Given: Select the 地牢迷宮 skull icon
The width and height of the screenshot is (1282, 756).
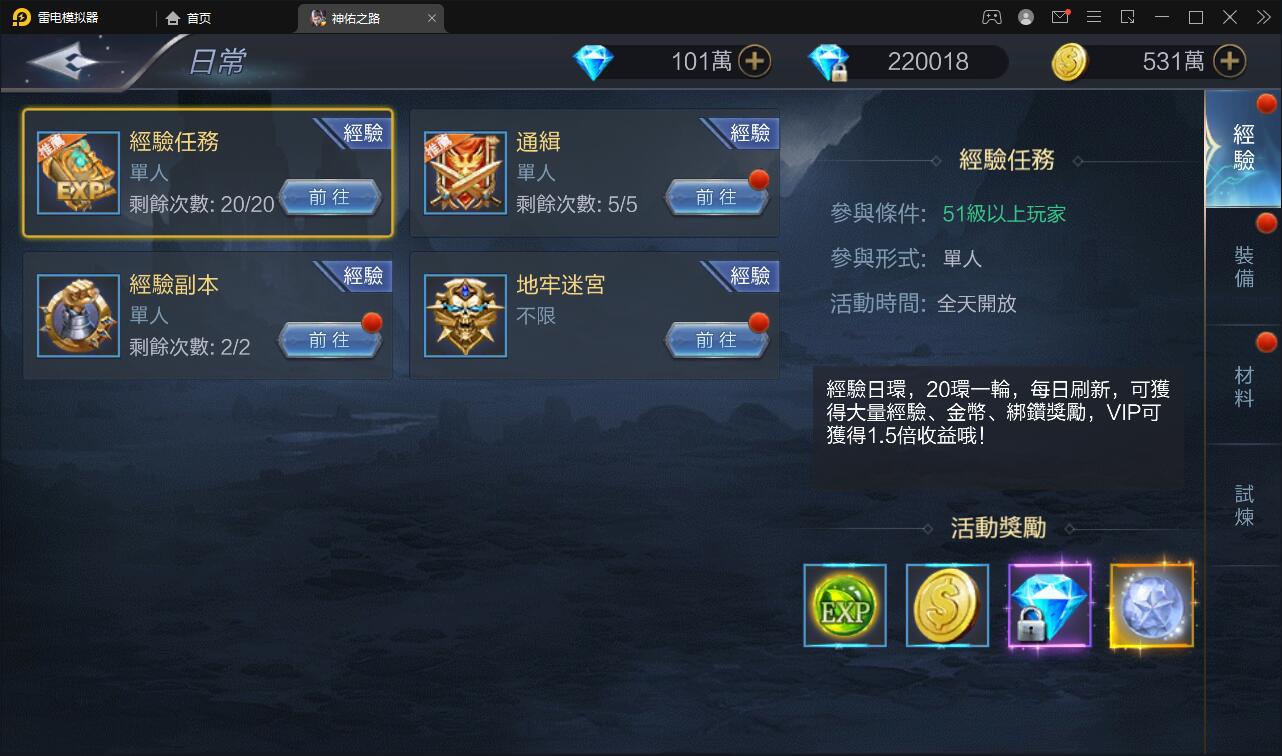Looking at the screenshot, I should coord(465,315).
